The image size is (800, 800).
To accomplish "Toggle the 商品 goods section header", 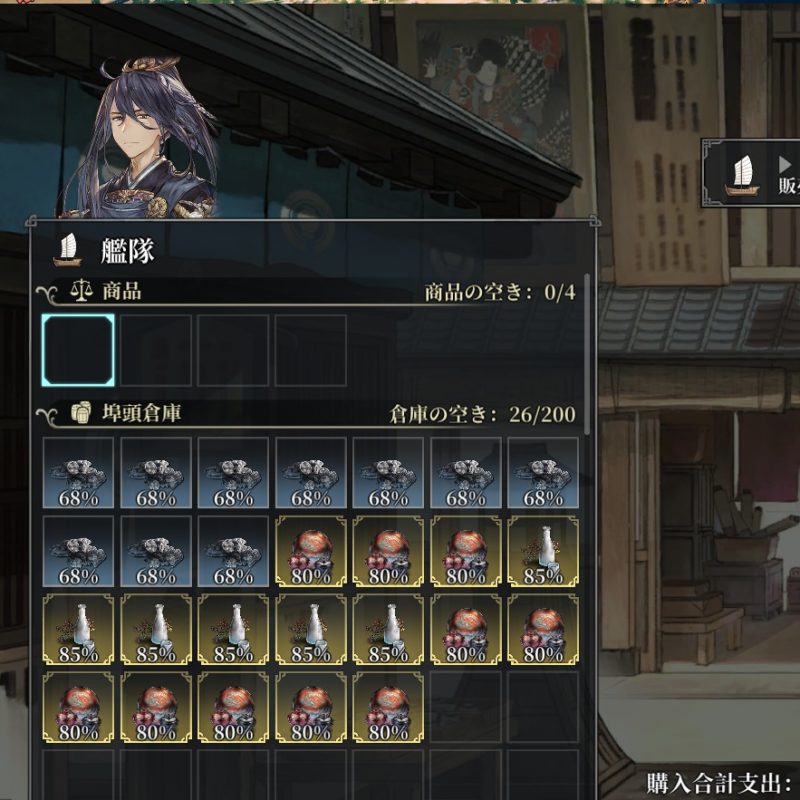I will click(x=108, y=292).
